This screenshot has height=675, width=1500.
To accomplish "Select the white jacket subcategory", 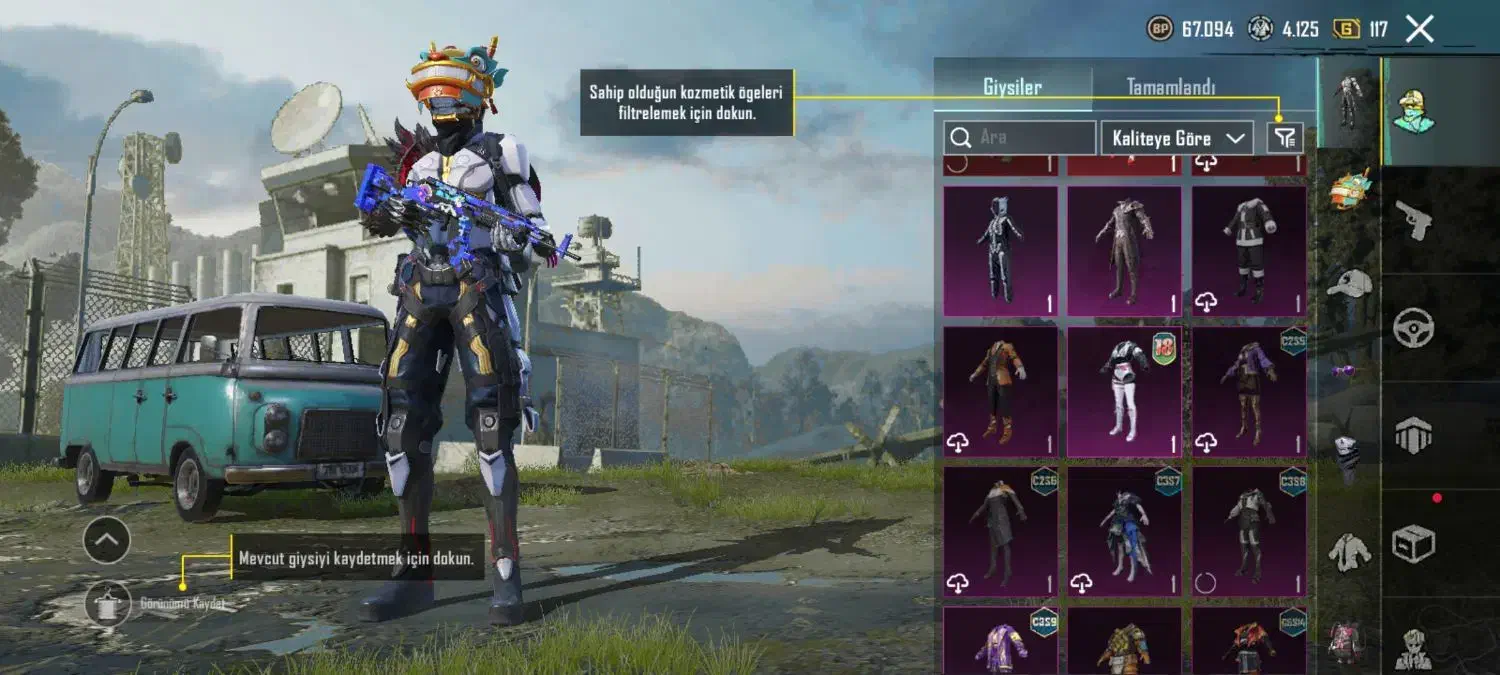I will tap(1350, 551).
